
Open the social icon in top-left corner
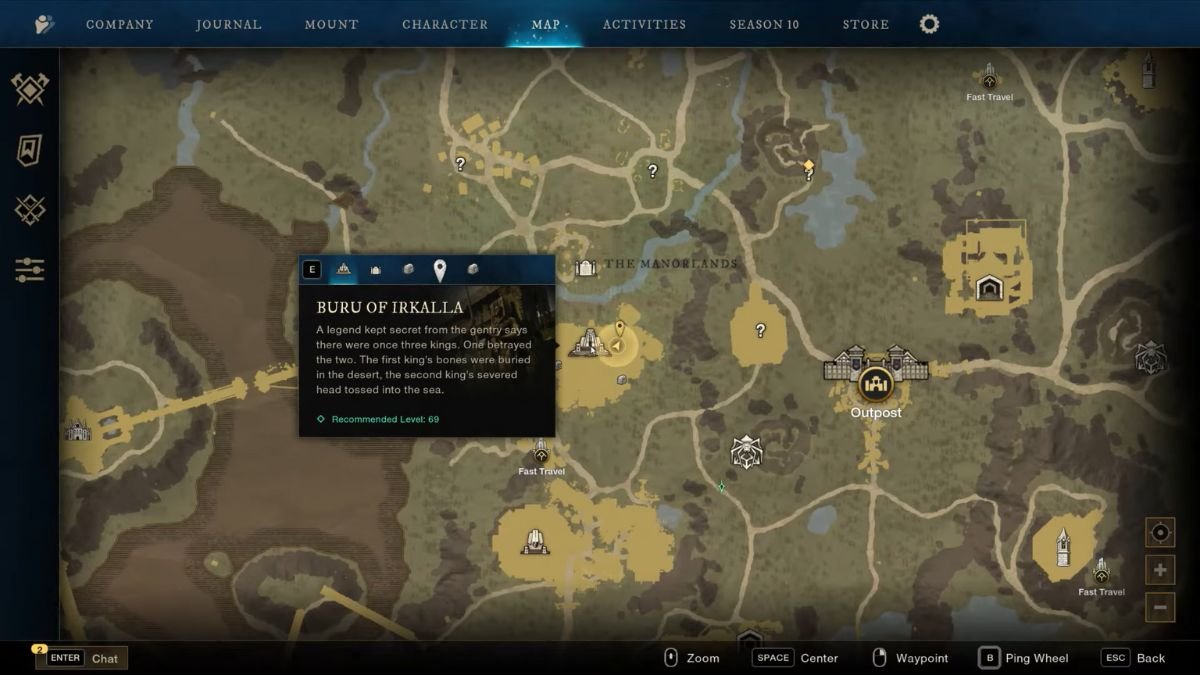[44, 24]
